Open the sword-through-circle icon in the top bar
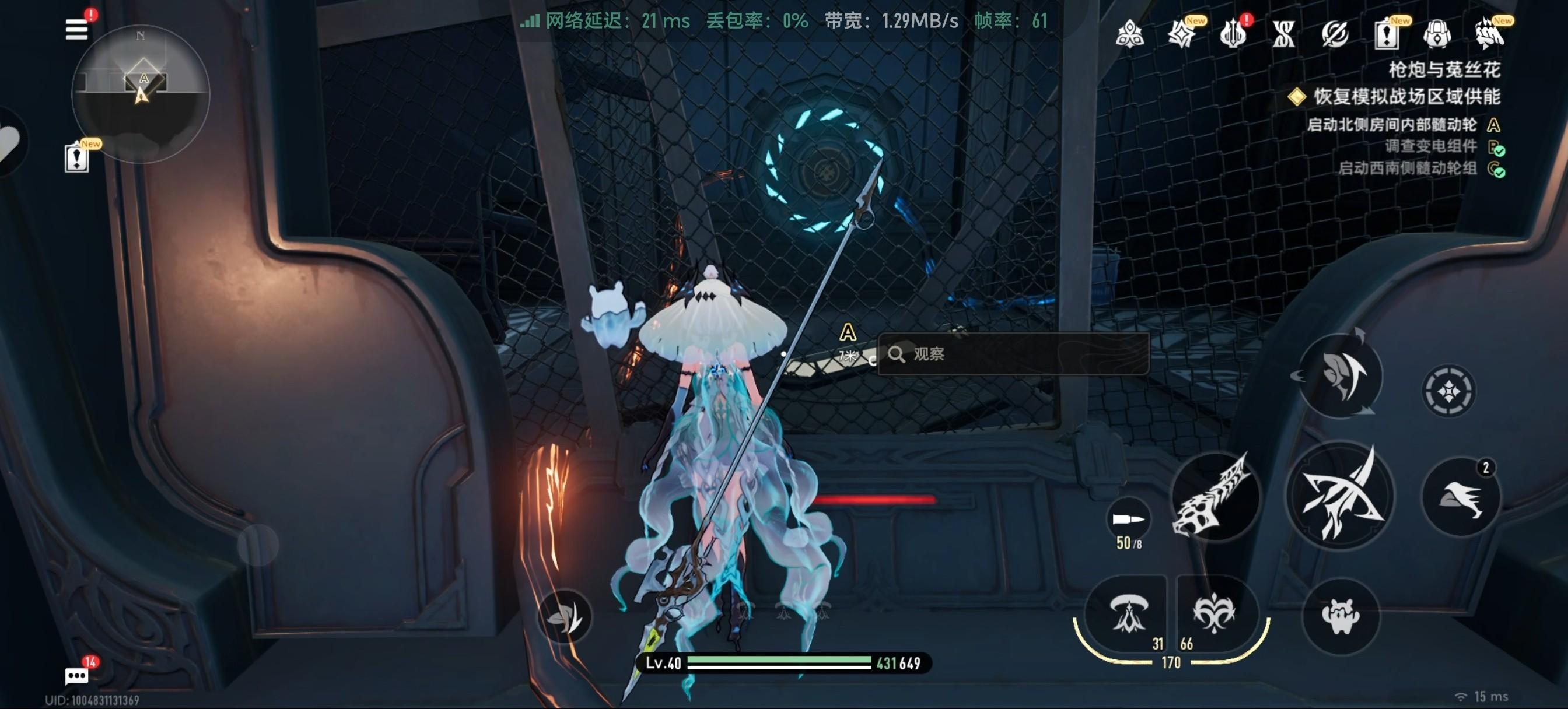Viewport: 1568px width, 709px height. (x=1335, y=34)
